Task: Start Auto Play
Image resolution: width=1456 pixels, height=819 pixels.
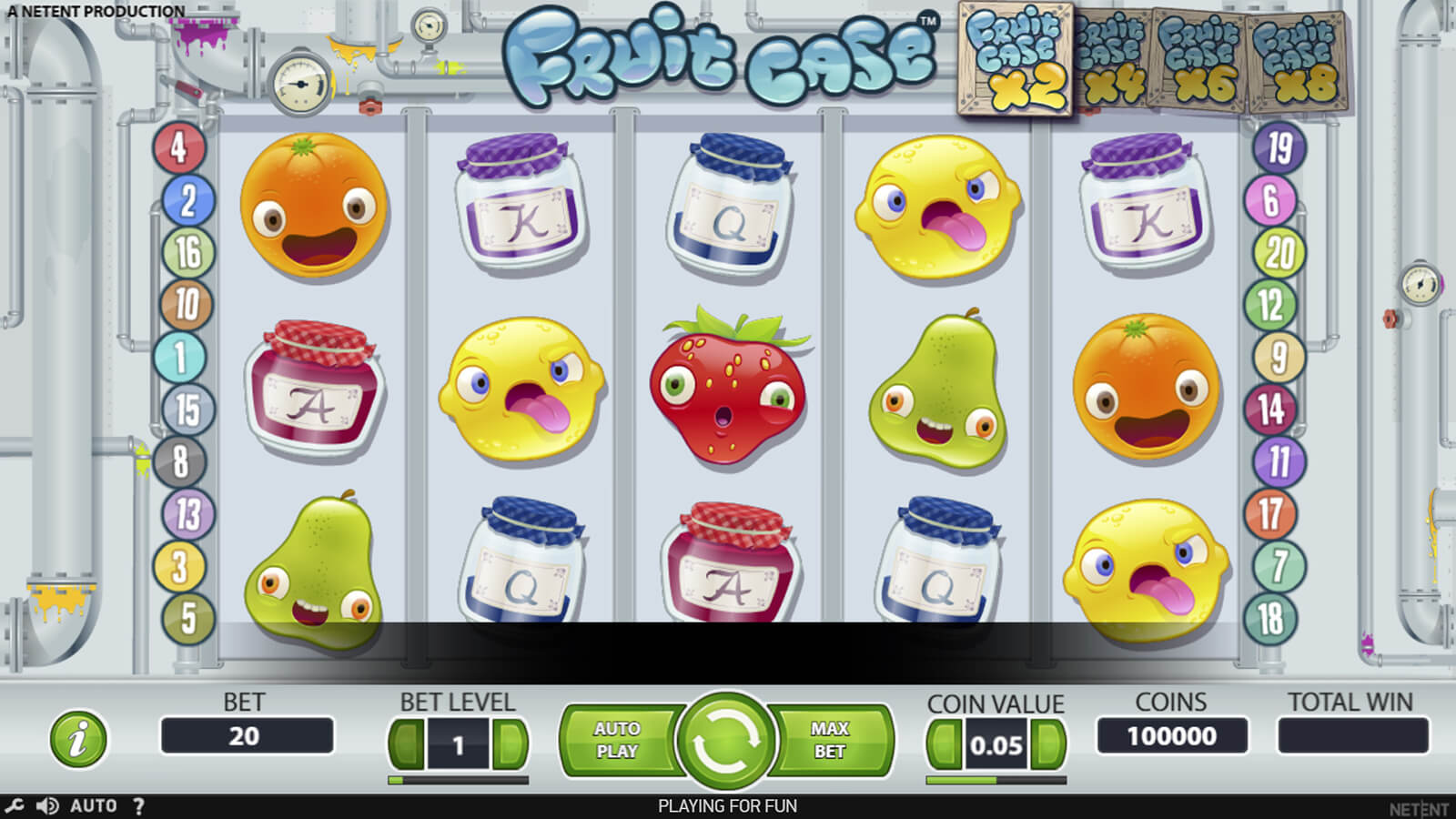Action: pos(617,740)
